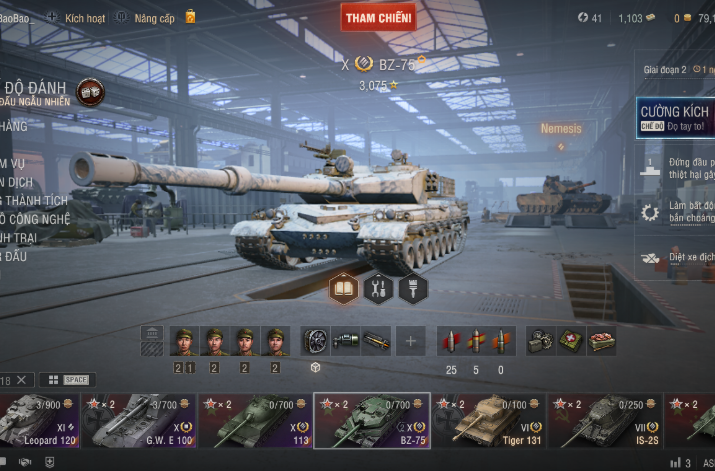Open the wrench and screwdriver maintenance button
This screenshot has height=471, width=715.
pos(379,288)
